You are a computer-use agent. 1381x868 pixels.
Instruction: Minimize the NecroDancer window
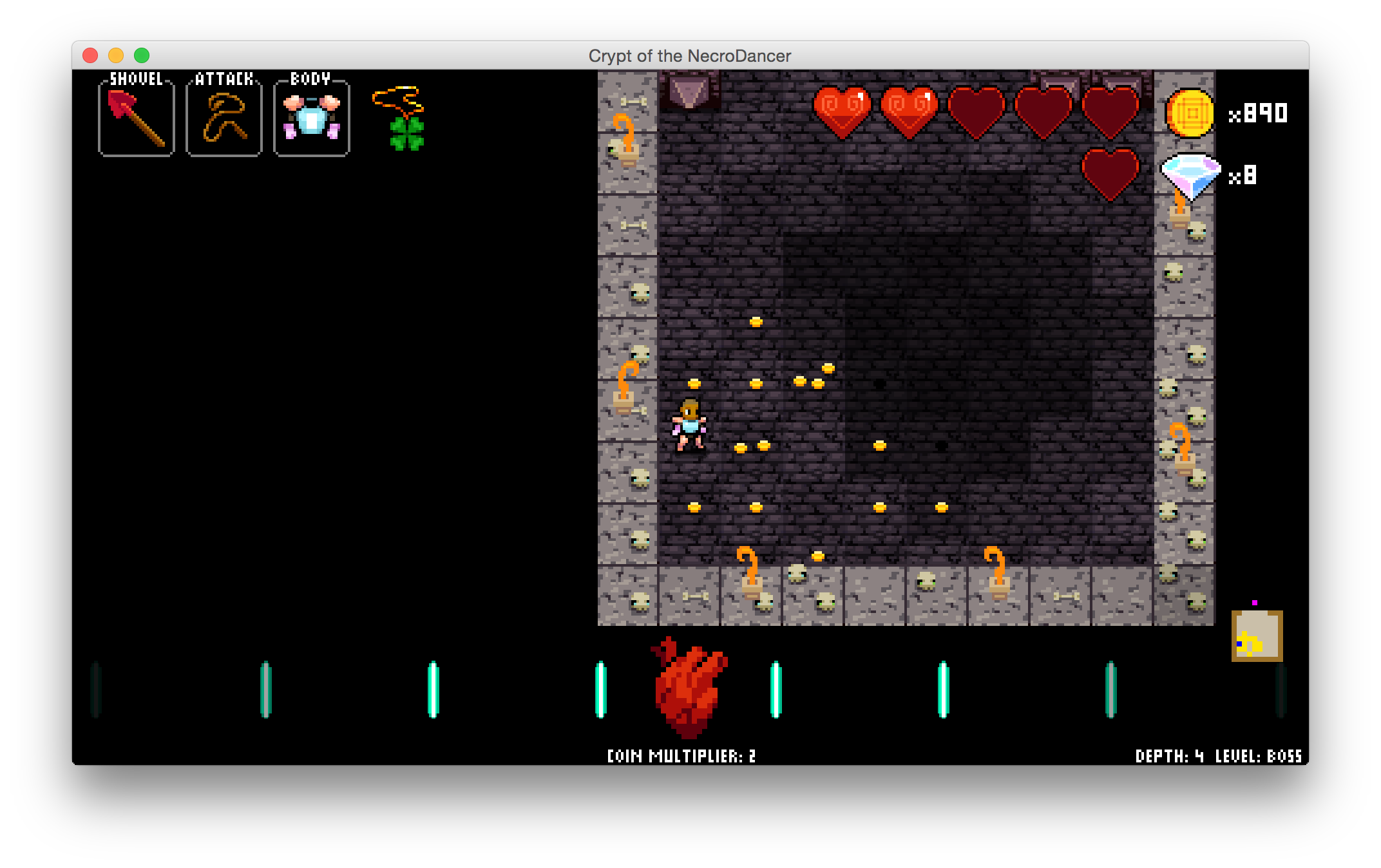tap(116, 56)
